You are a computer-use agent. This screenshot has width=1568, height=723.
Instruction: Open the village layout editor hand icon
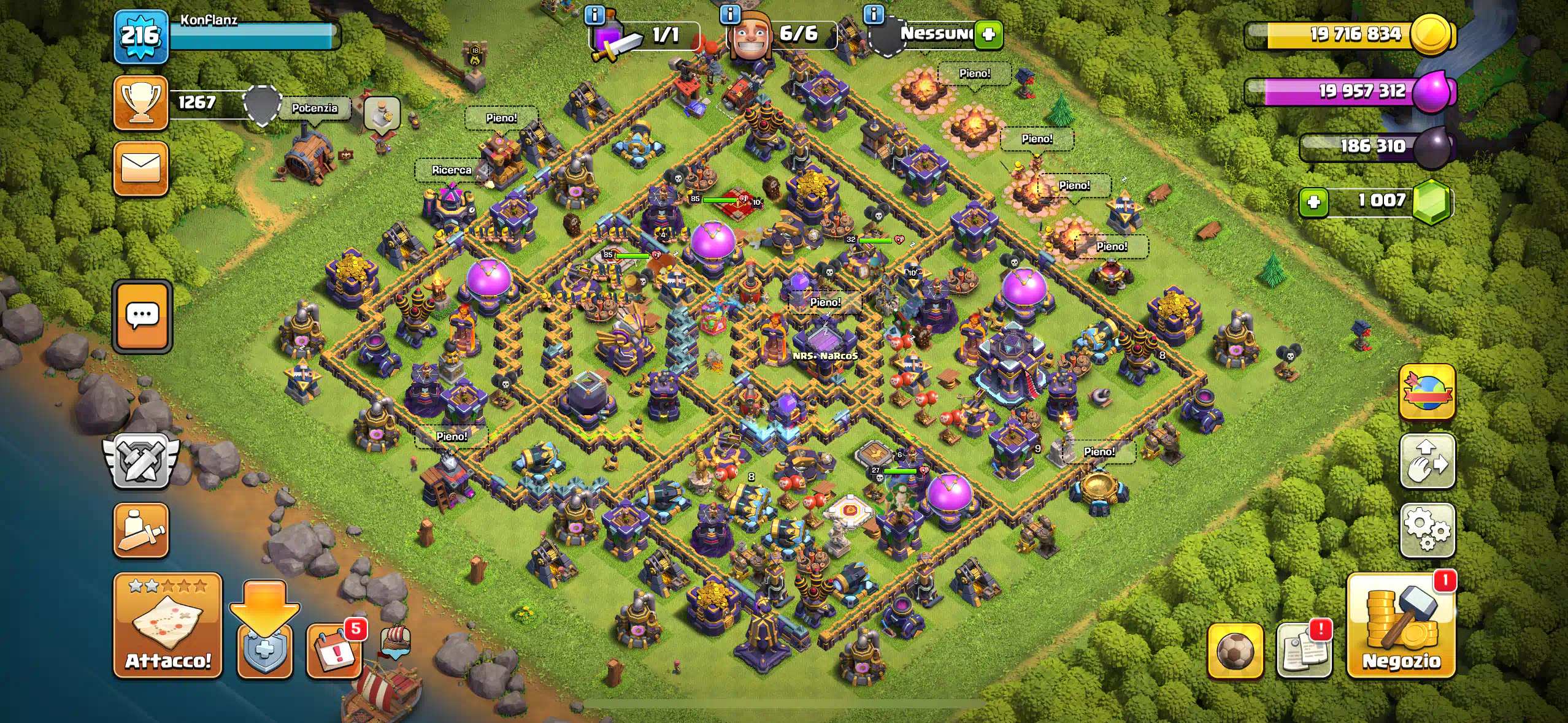[1427, 461]
